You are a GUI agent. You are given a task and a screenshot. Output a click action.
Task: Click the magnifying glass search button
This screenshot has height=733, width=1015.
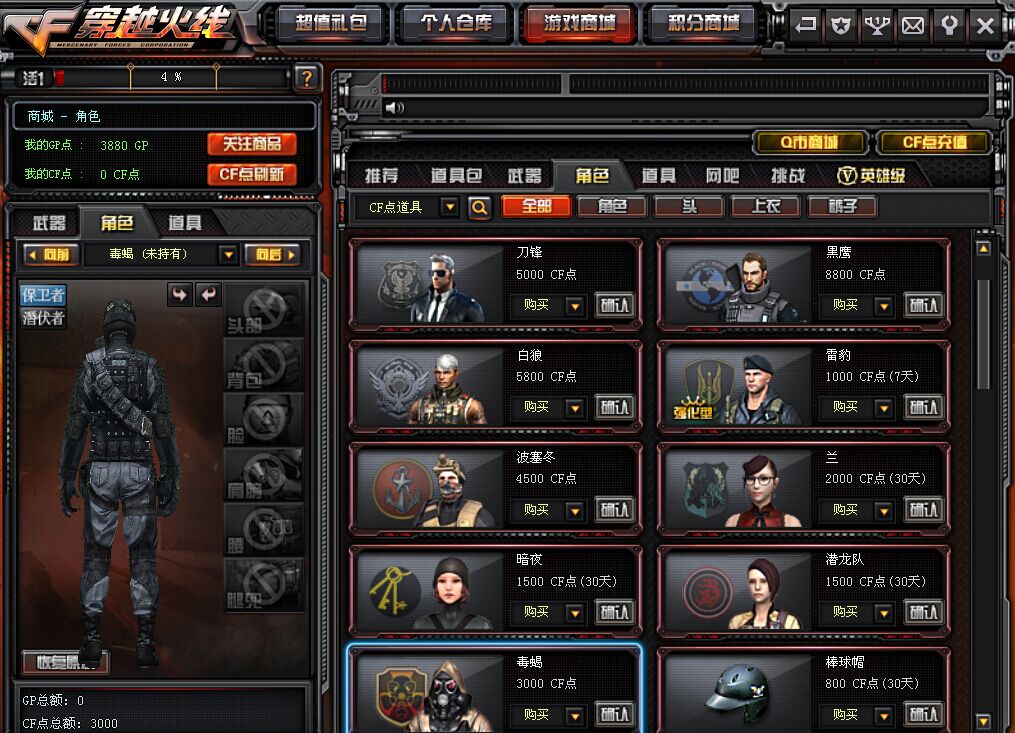click(x=480, y=207)
